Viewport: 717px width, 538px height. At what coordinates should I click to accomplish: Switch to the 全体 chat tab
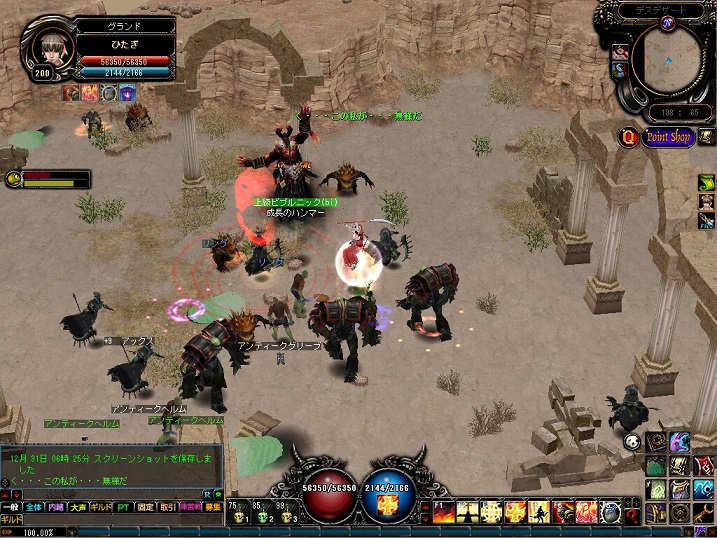pyautogui.click(x=34, y=507)
